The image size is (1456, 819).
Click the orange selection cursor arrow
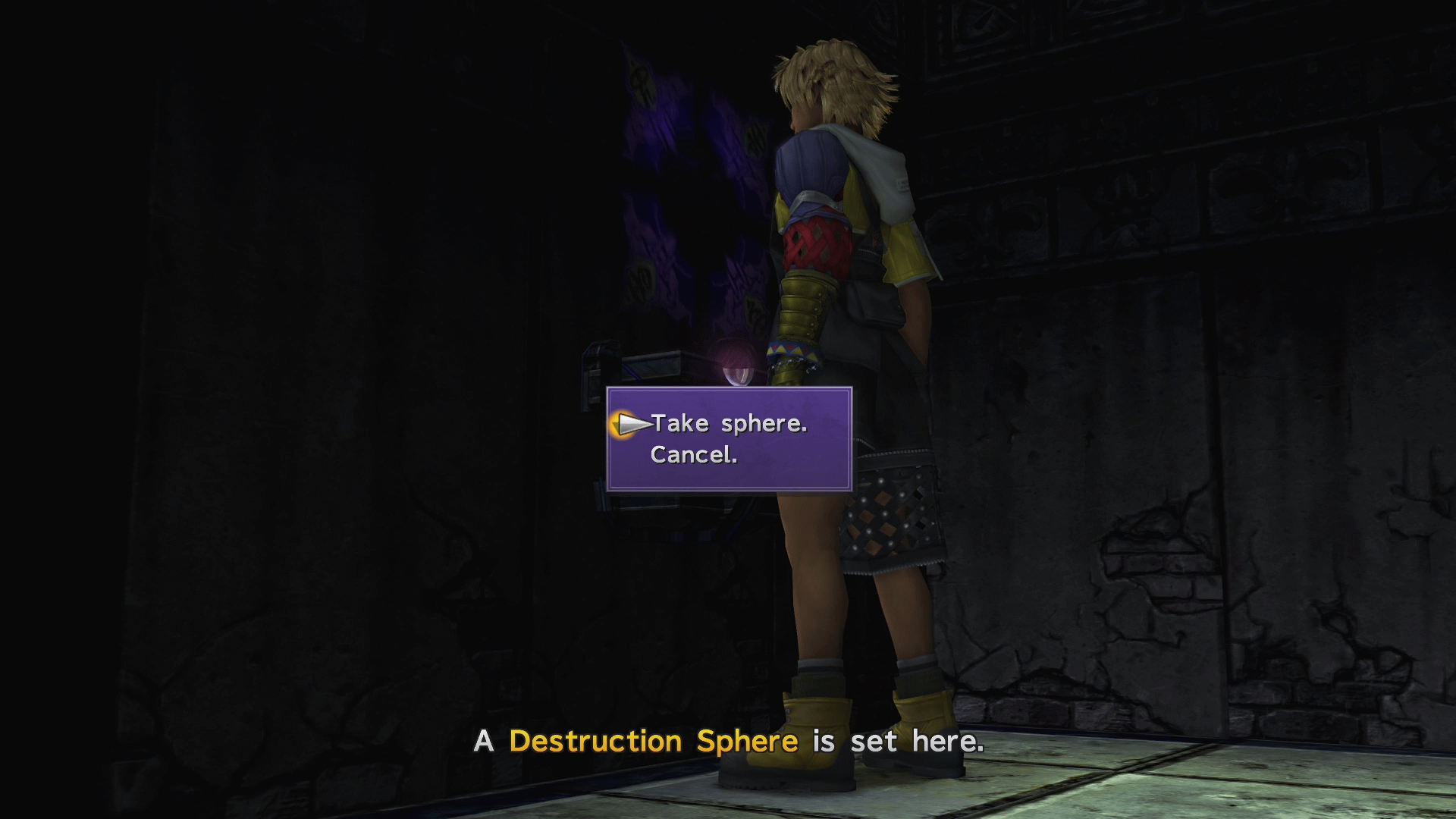tap(628, 423)
